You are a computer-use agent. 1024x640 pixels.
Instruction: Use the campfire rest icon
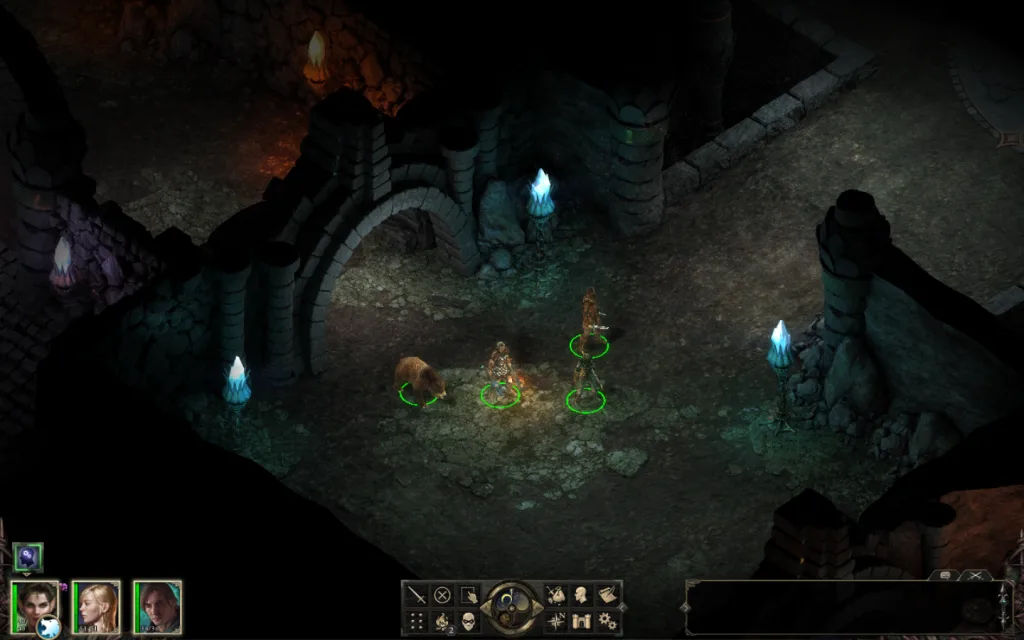pyautogui.click(x=442, y=621)
